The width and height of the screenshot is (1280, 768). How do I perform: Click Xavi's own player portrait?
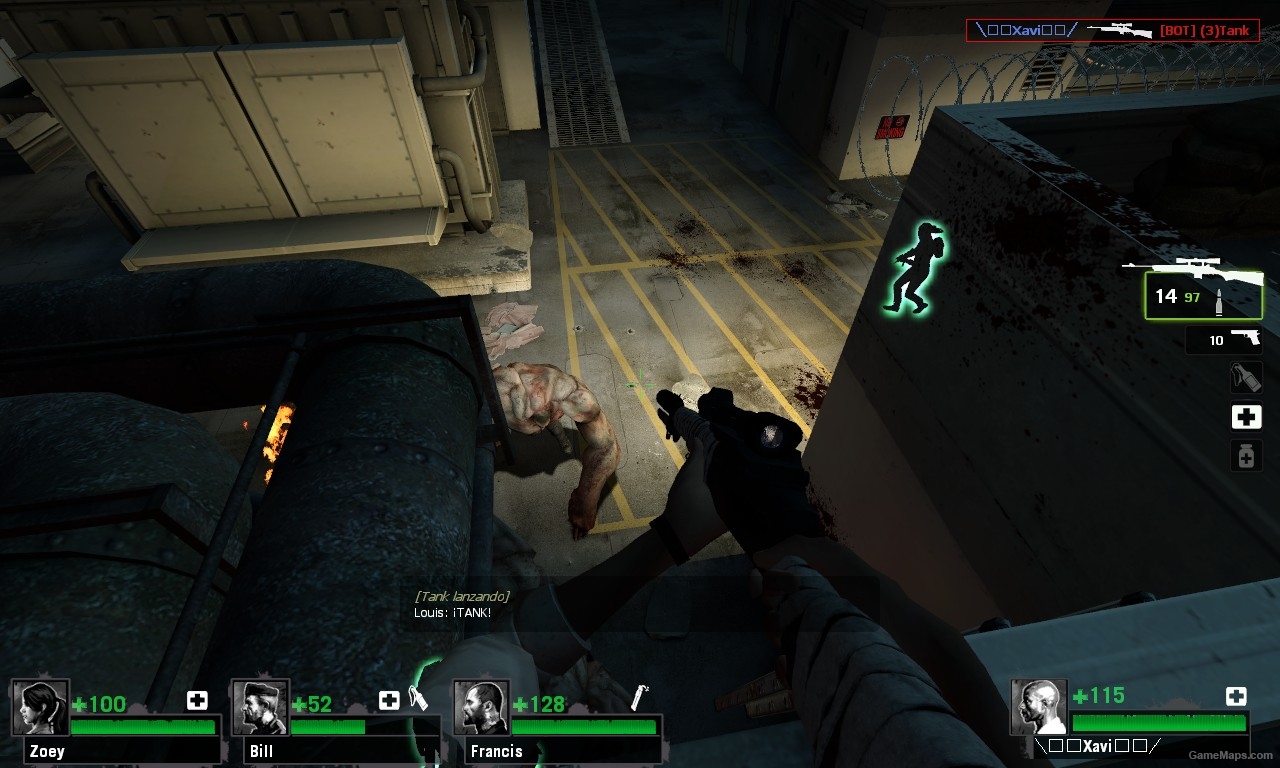[x=1039, y=708]
